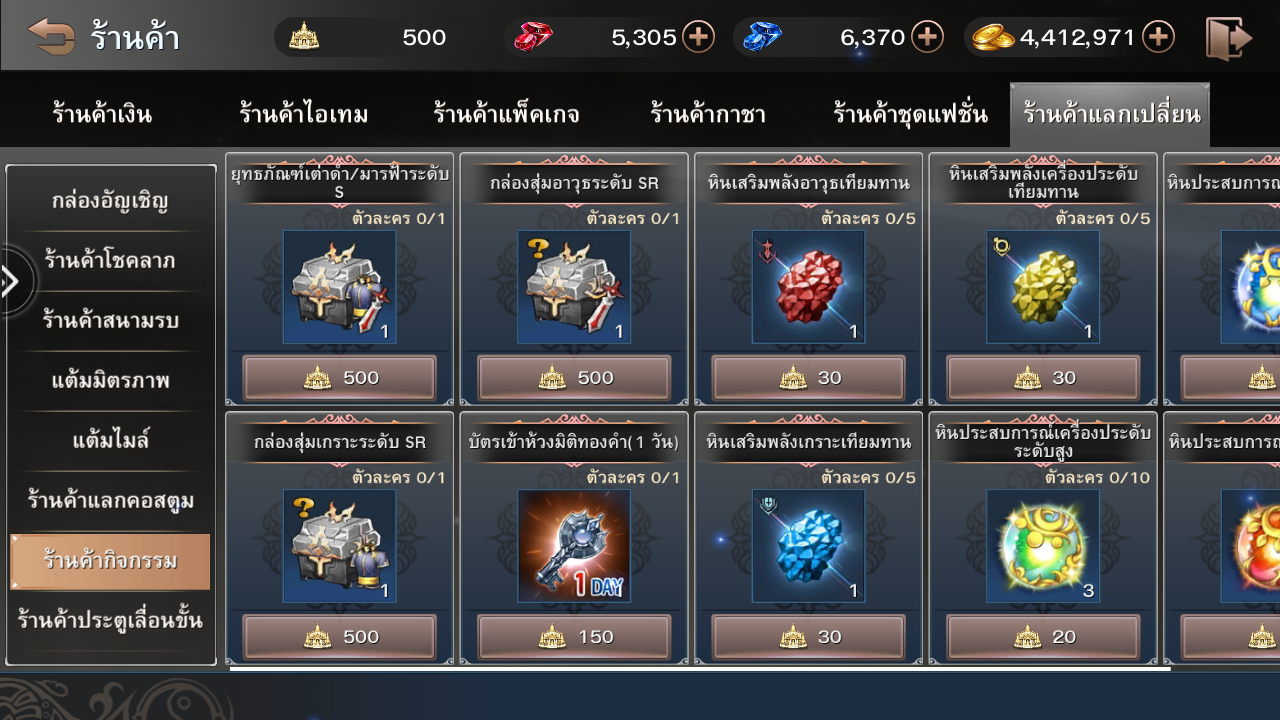Purchase the 1 Day golden dimension ticket for 150
1280x720 pixels.
pos(574,637)
